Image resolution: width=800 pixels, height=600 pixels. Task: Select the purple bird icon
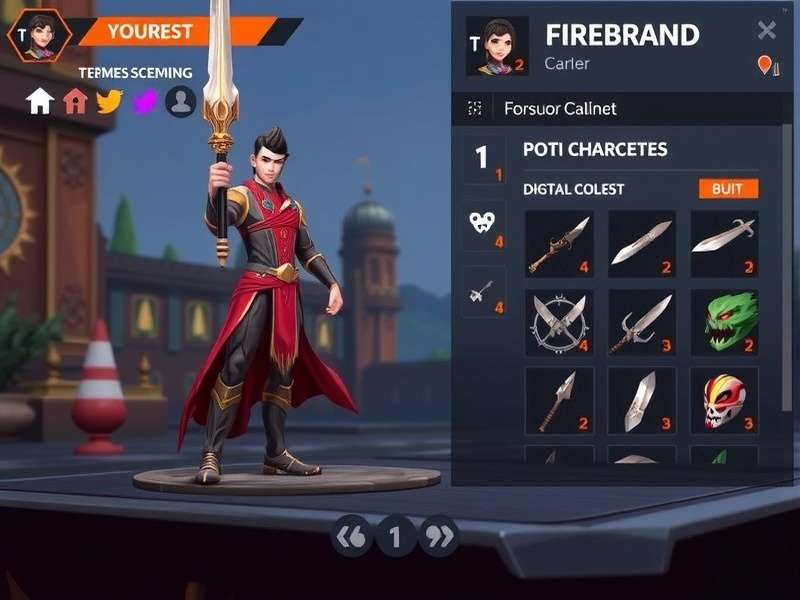pos(145,101)
